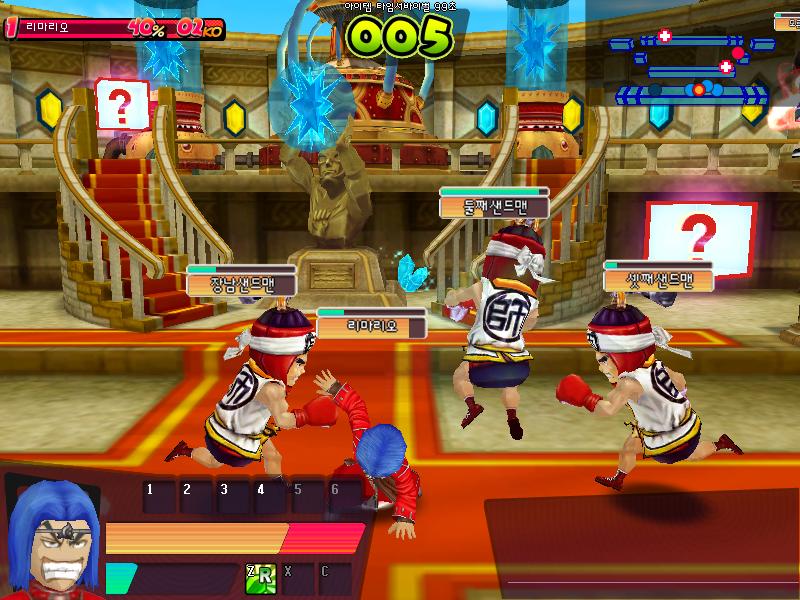Select item slot number 1
Image resolution: width=800 pixels, height=600 pixels.
159,496
